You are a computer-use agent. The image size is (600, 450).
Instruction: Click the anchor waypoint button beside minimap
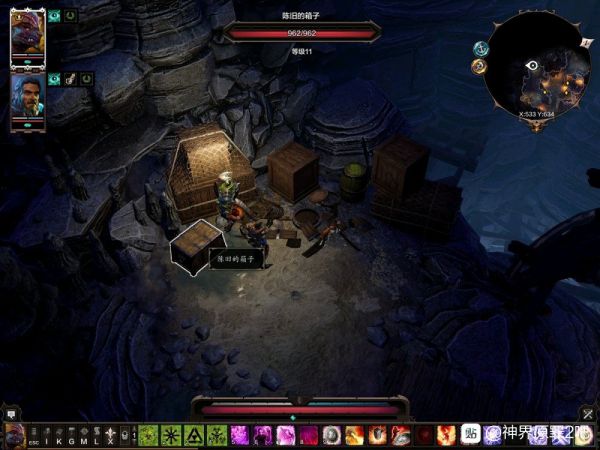(480, 48)
